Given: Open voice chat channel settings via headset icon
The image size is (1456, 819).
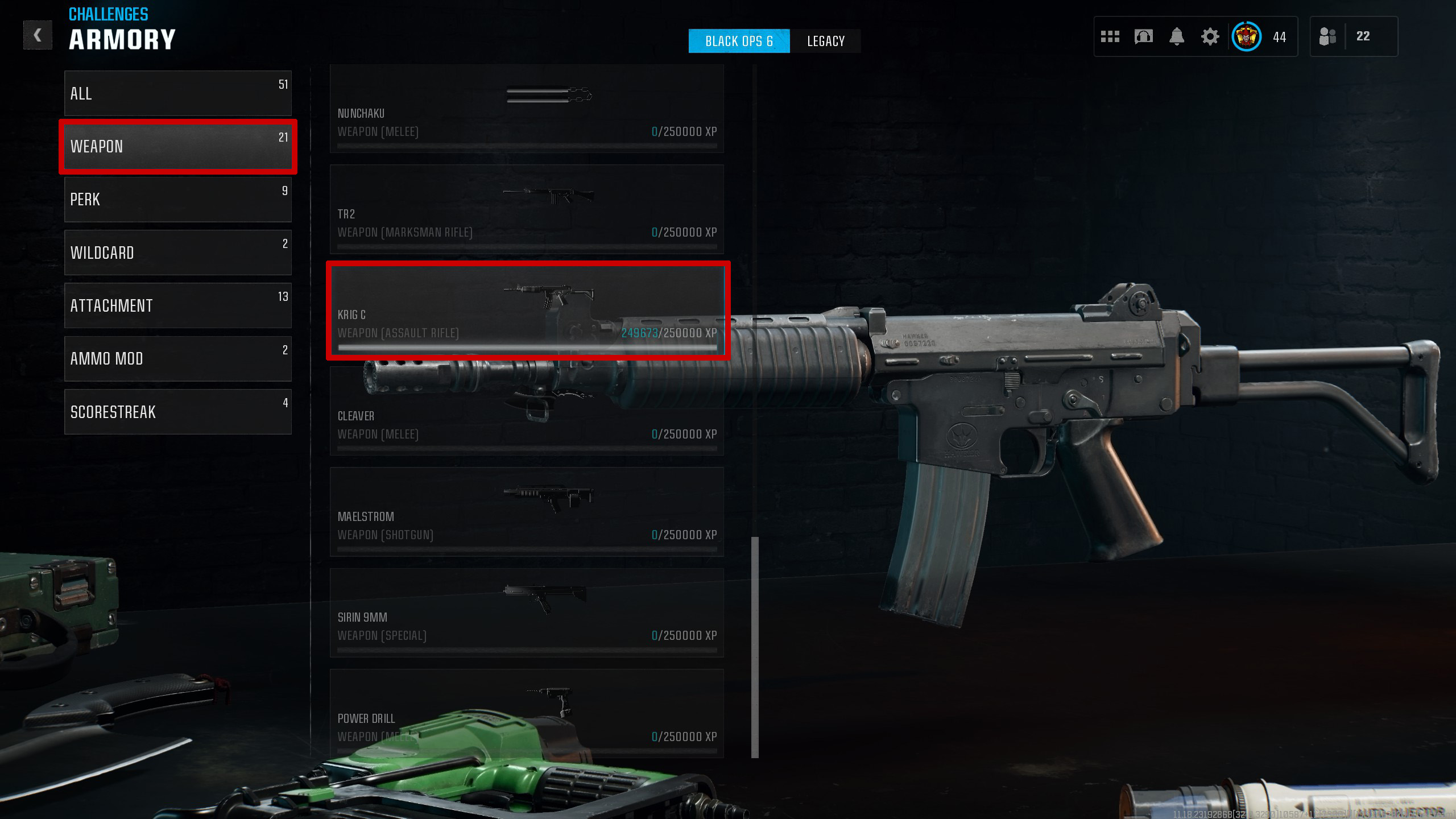Looking at the screenshot, I should [x=1143, y=36].
